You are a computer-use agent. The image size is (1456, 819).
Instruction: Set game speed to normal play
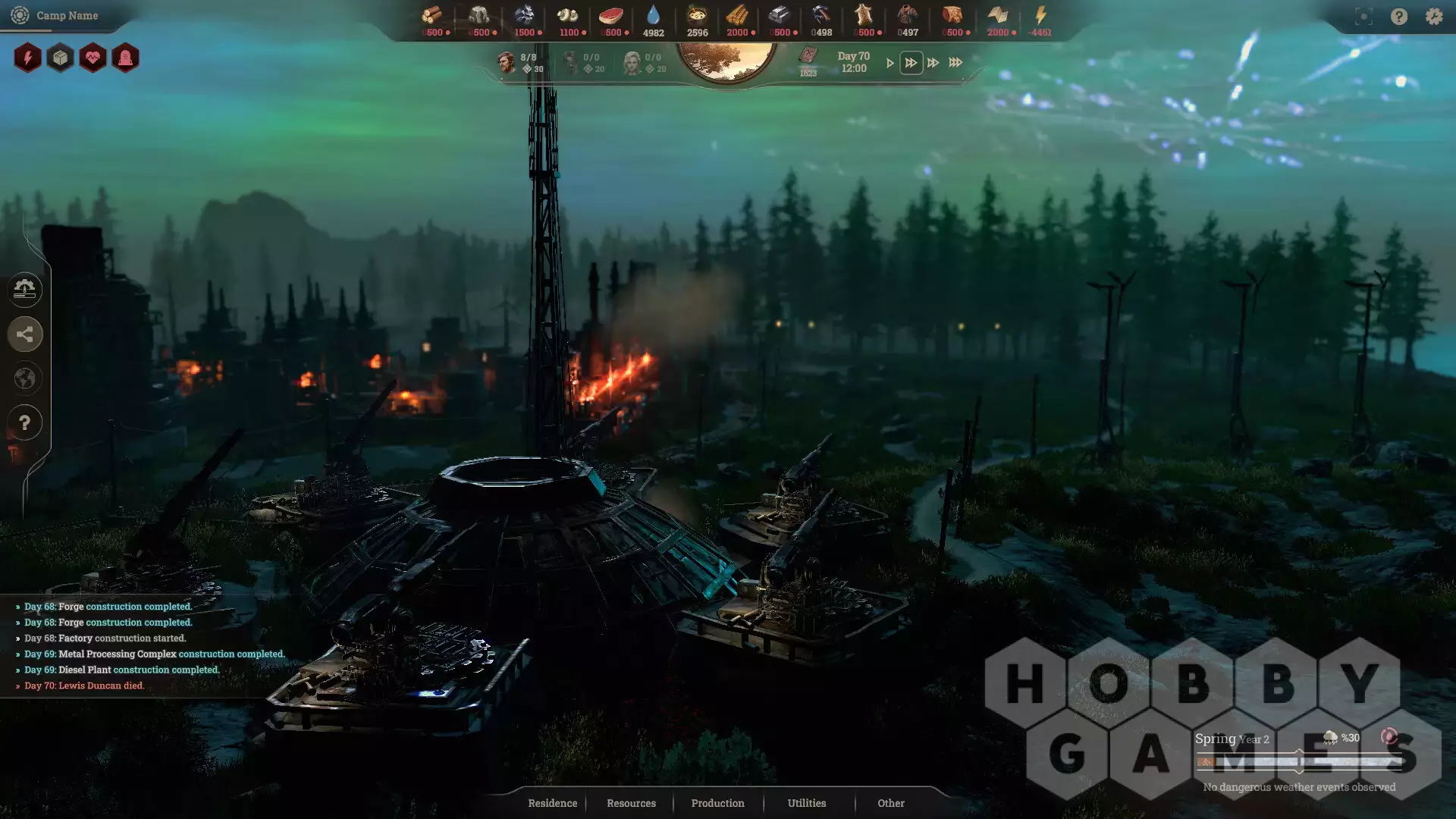click(890, 63)
